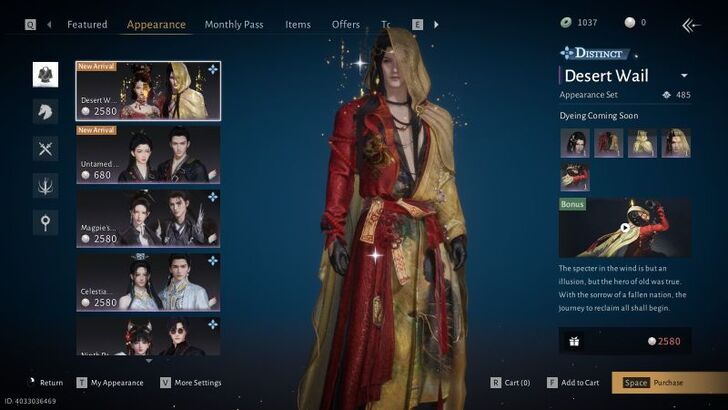The width and height of the screenshot is (728, 410).
Task: Purchase the Desert Wail set
Action: coord(669,383)
